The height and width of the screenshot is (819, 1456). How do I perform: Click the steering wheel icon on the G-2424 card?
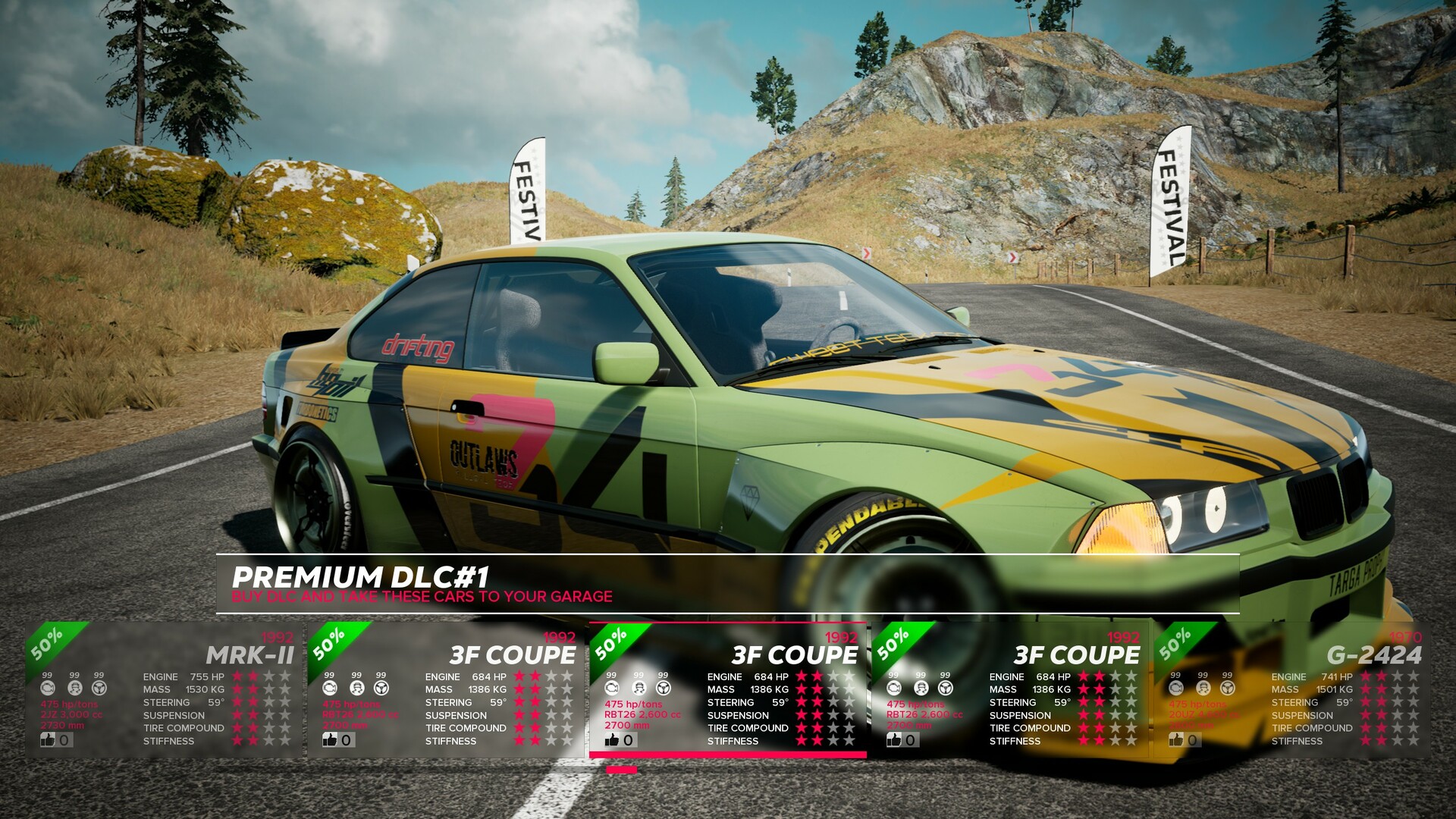(x=1227, y=689)
